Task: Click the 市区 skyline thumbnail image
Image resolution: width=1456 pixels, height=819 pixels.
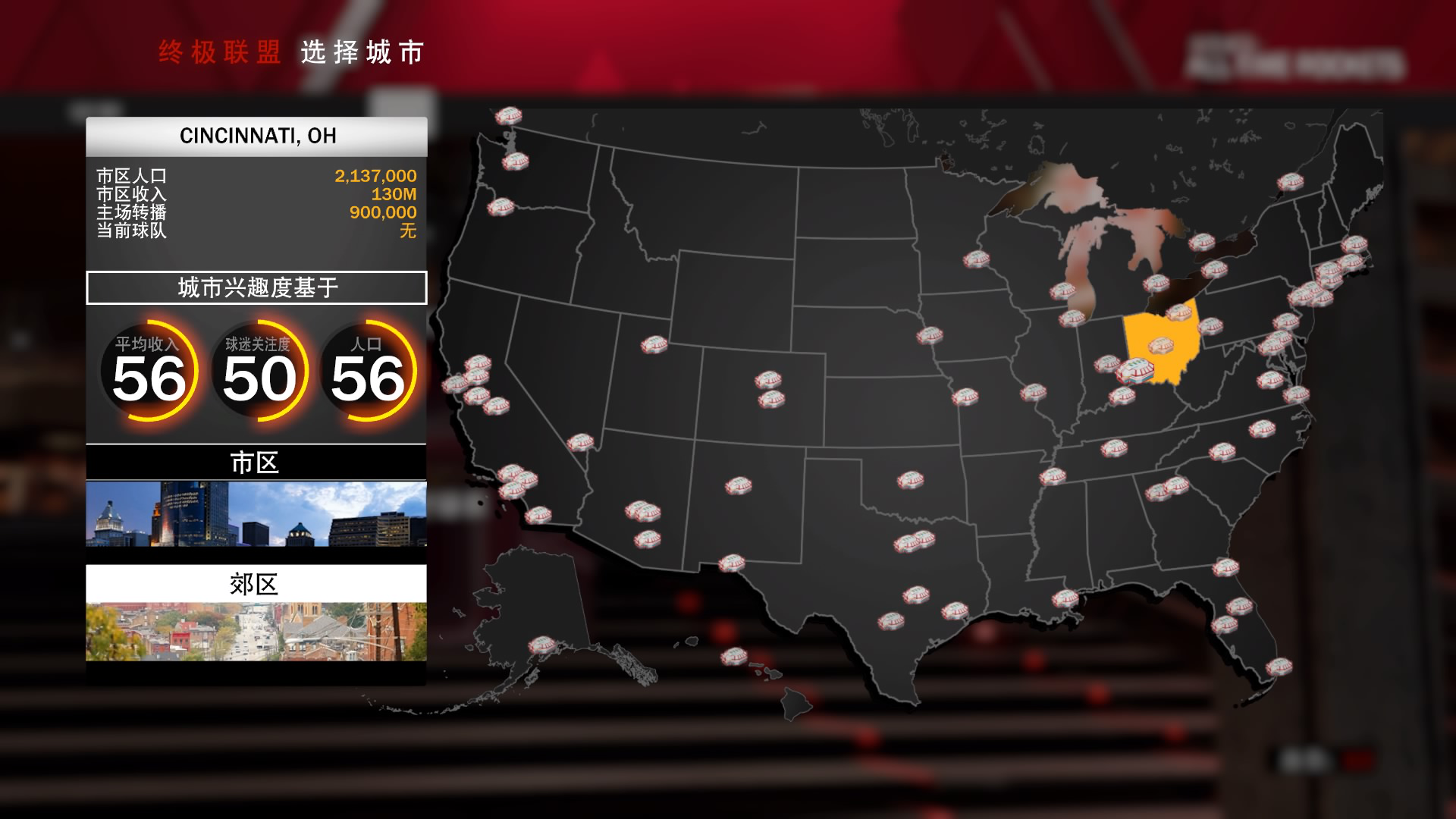Action: click(x=256, y=519)
